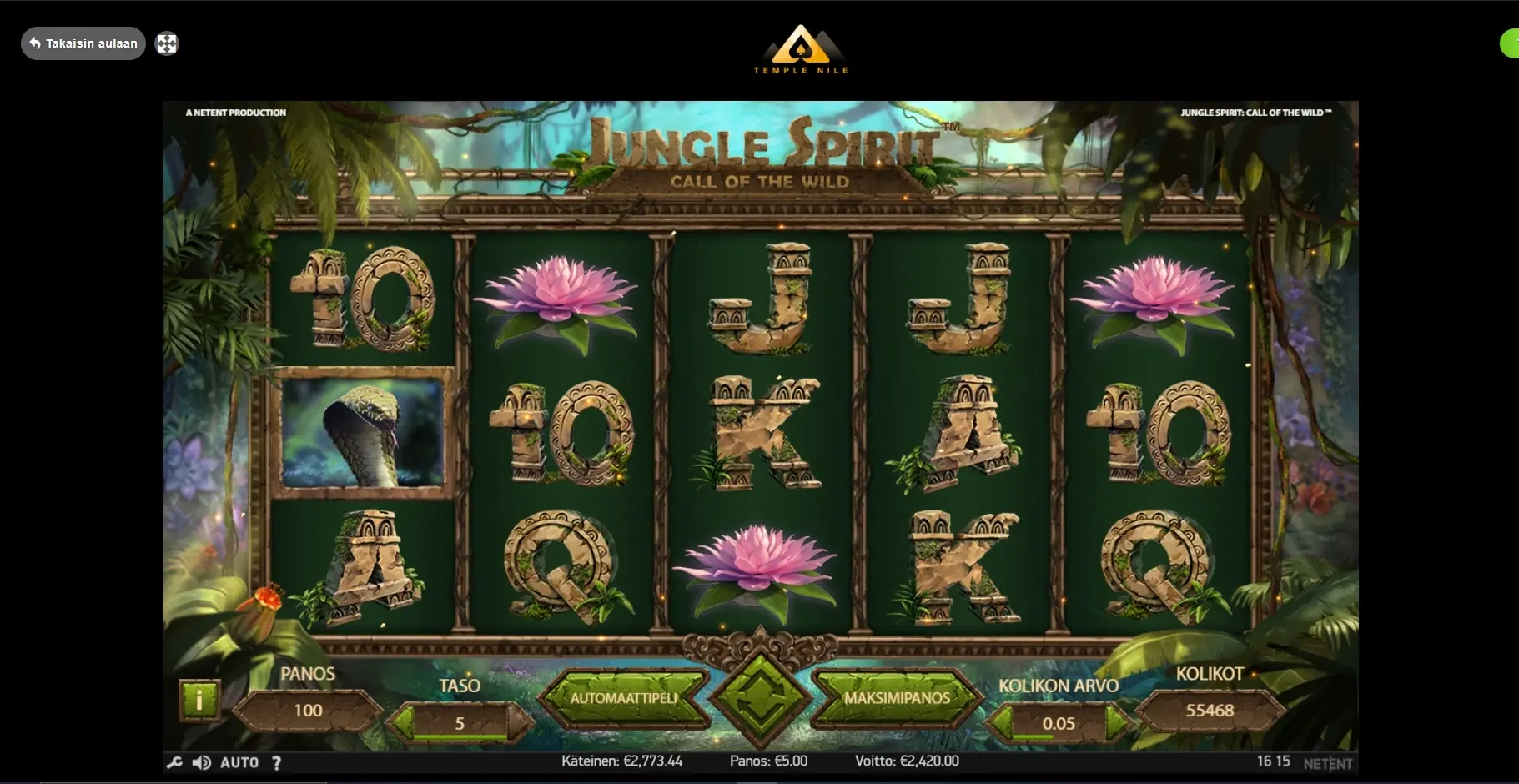
Task: Decrease the Taso bet level
Action: pyautogui.click(x=401, y=722)
